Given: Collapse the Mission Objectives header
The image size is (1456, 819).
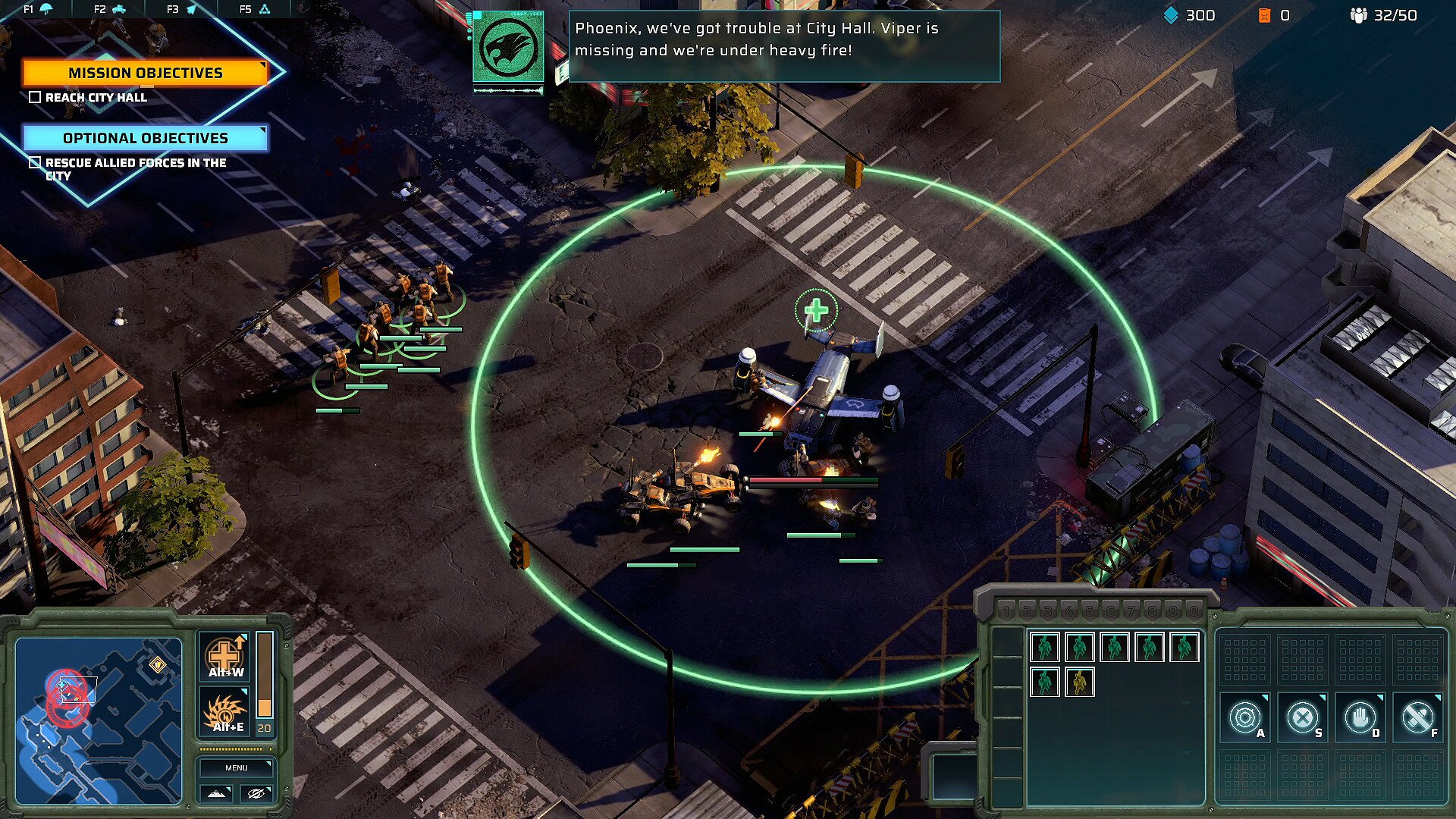Looking at the screenshot, I should pyautogui.click(x=145, y=73).
